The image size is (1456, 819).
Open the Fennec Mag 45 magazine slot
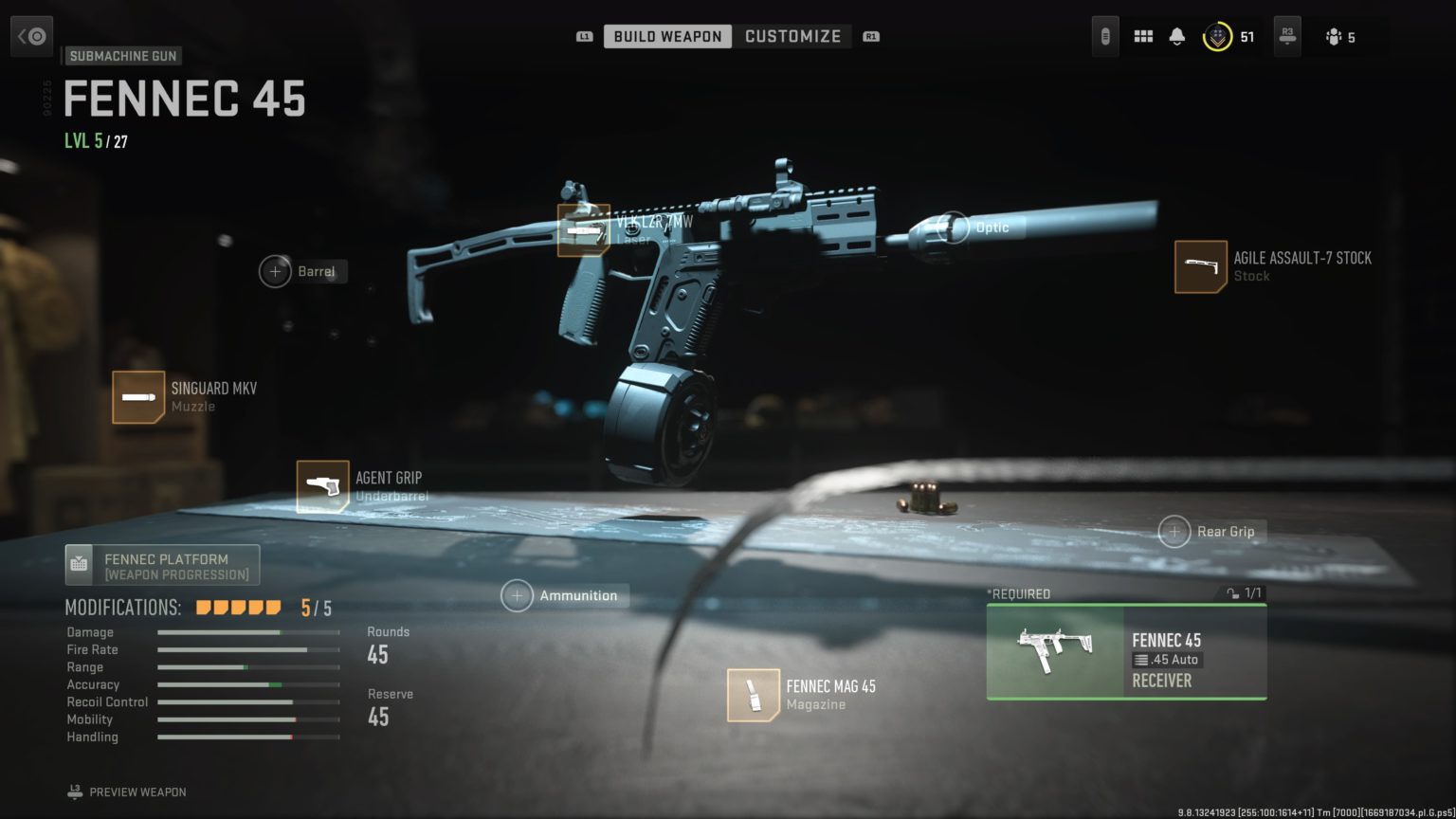tap(754, 695)
